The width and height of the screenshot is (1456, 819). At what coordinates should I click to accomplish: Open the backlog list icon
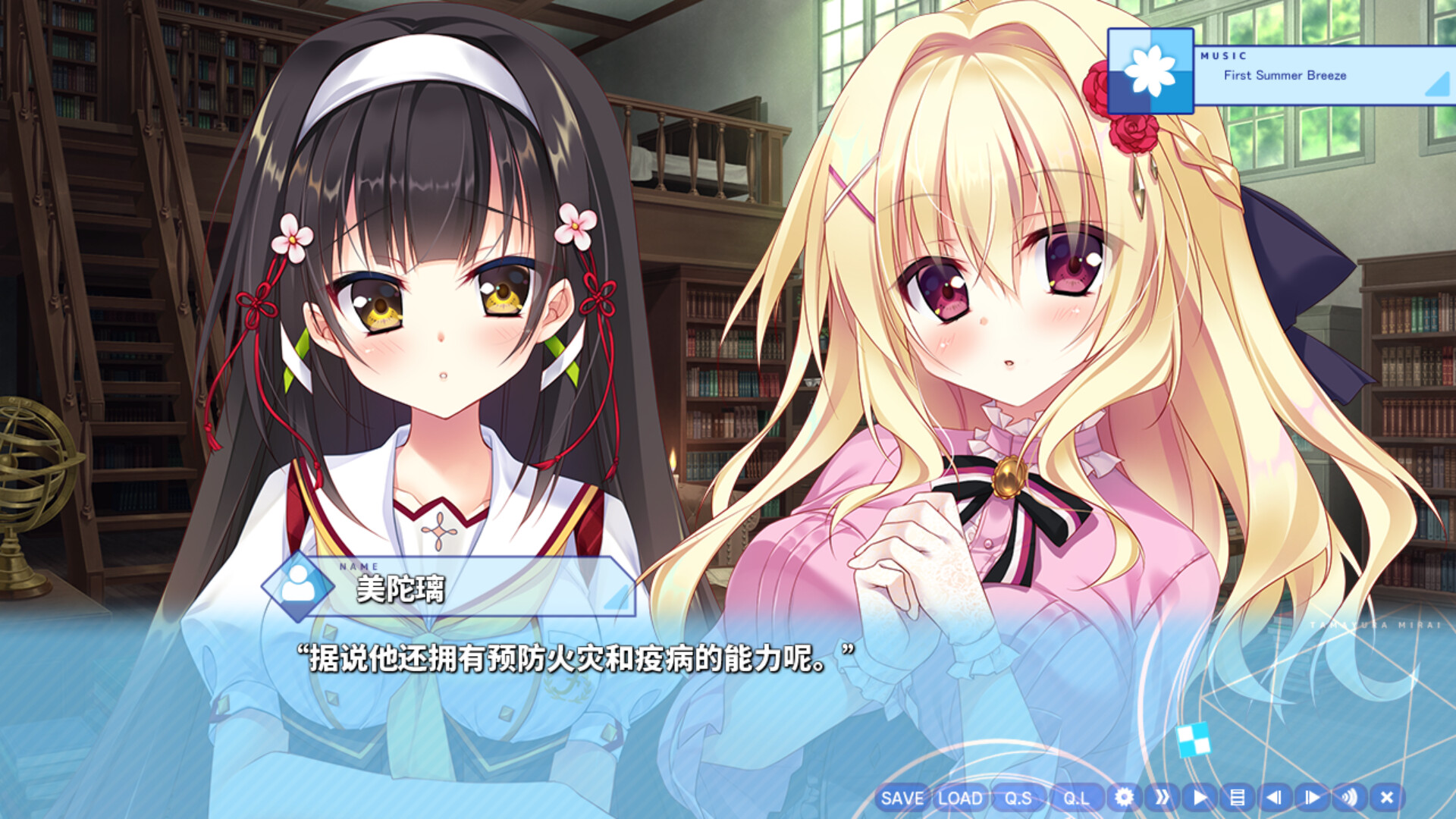[x=1237, y=798]
